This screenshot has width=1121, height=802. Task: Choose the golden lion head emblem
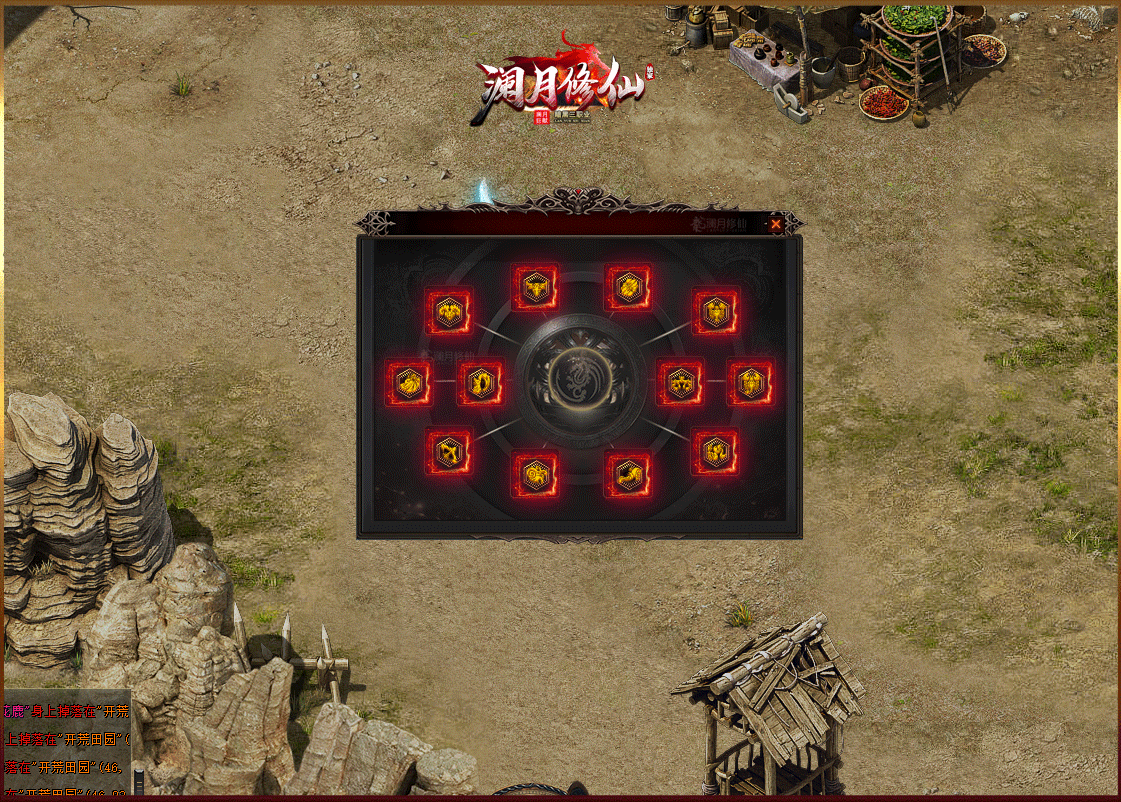[x=409, y=383]
